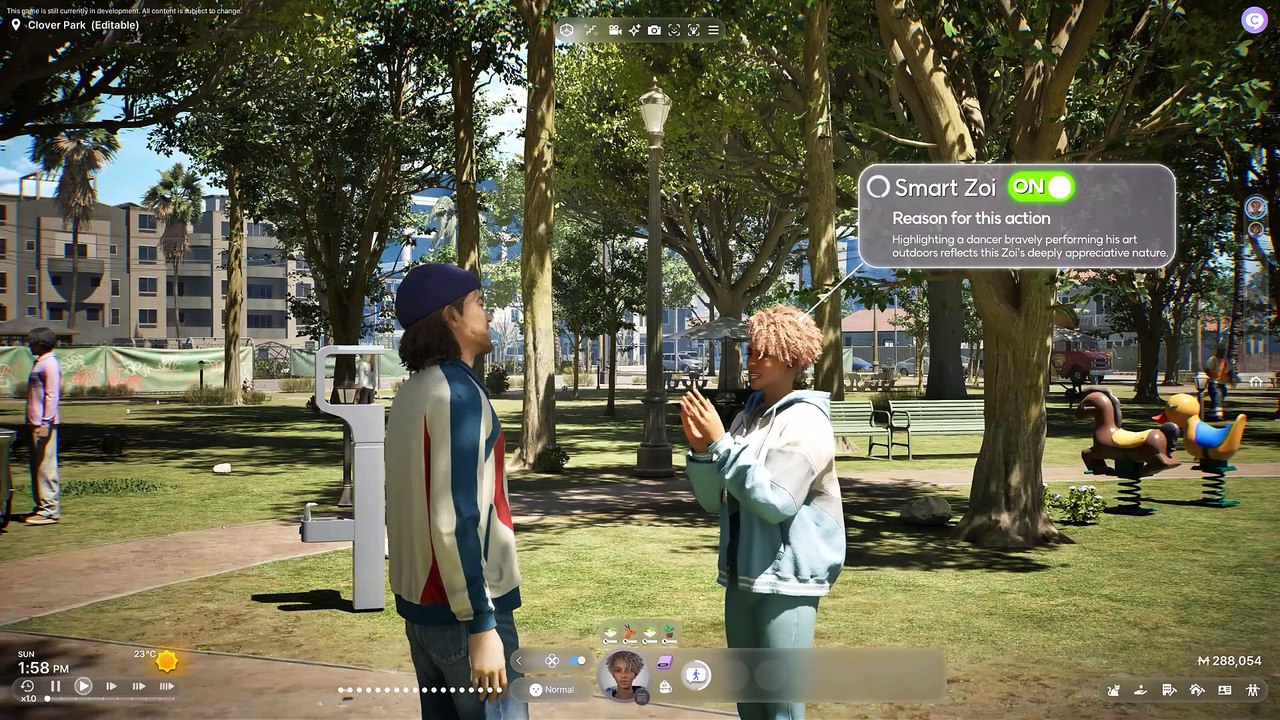Pause the game time
The height and width of the screenshot is (720, 1280).
(56, 686)
